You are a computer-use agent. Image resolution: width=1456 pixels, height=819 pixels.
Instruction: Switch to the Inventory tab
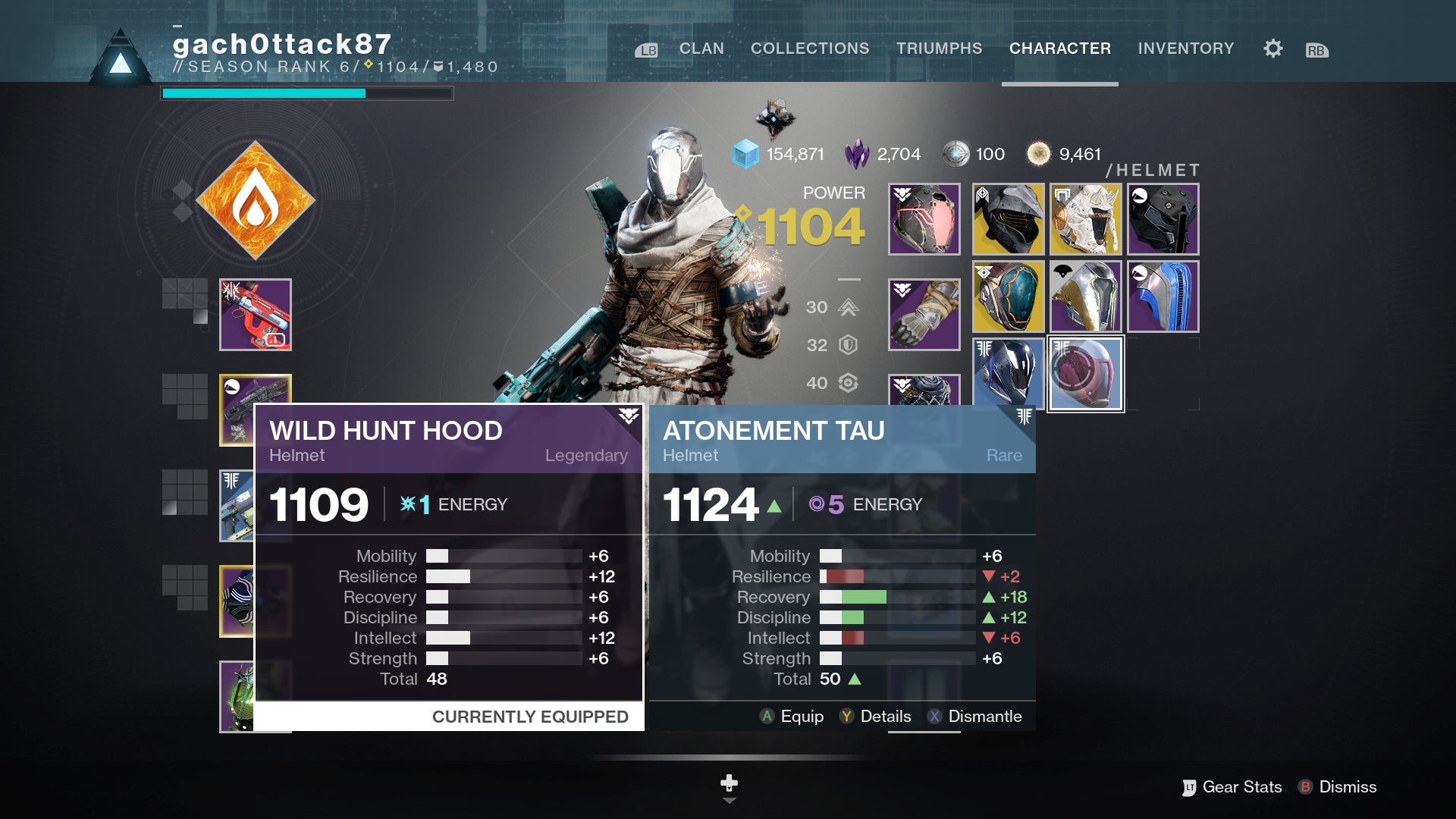point(1185,48)
